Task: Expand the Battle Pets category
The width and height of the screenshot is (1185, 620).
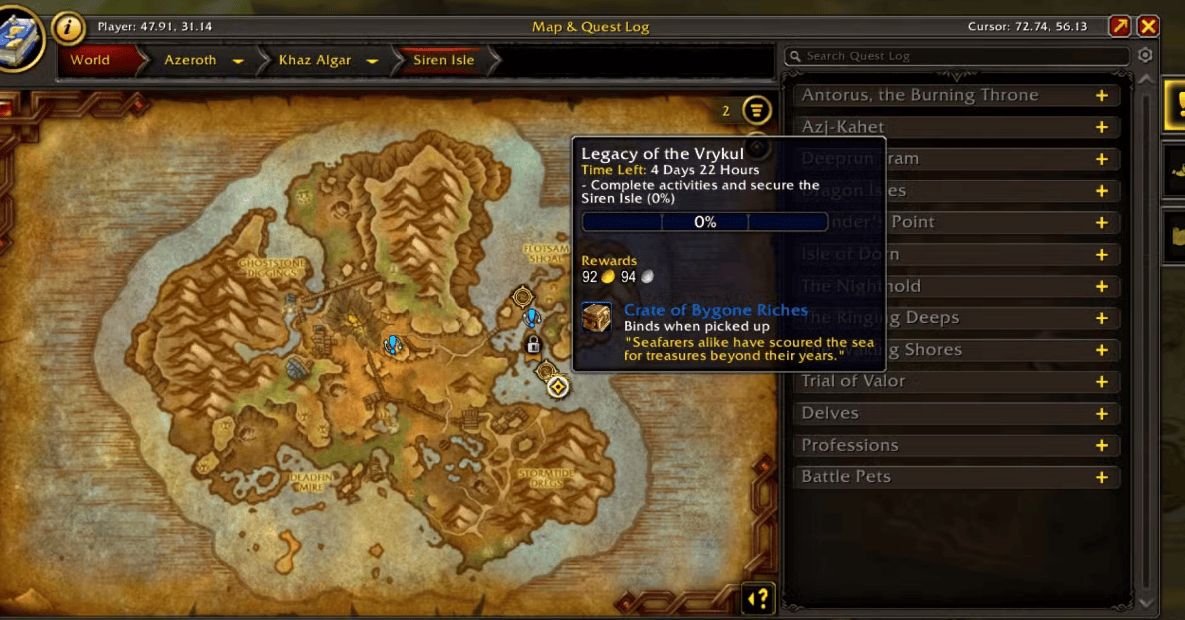Action: click(1101, 478)
